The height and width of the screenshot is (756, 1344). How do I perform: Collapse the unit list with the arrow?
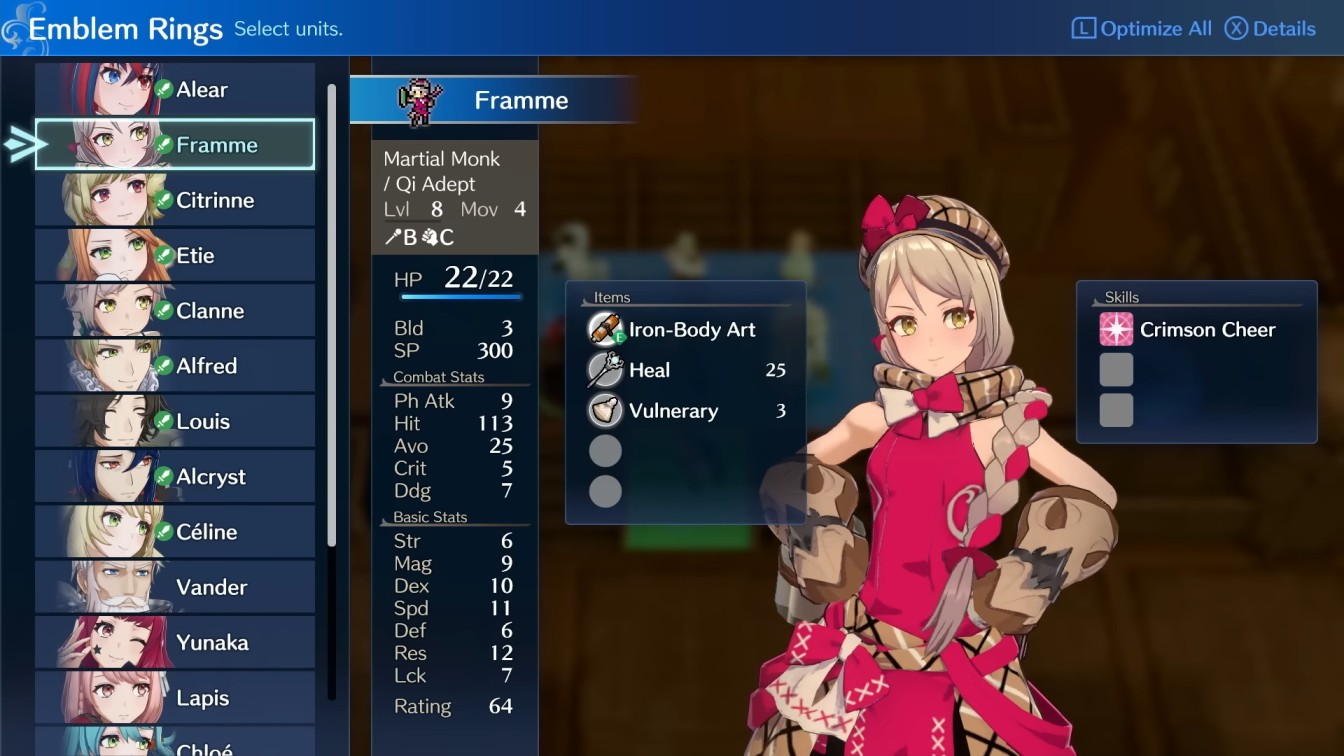click(x=18, y=144)
